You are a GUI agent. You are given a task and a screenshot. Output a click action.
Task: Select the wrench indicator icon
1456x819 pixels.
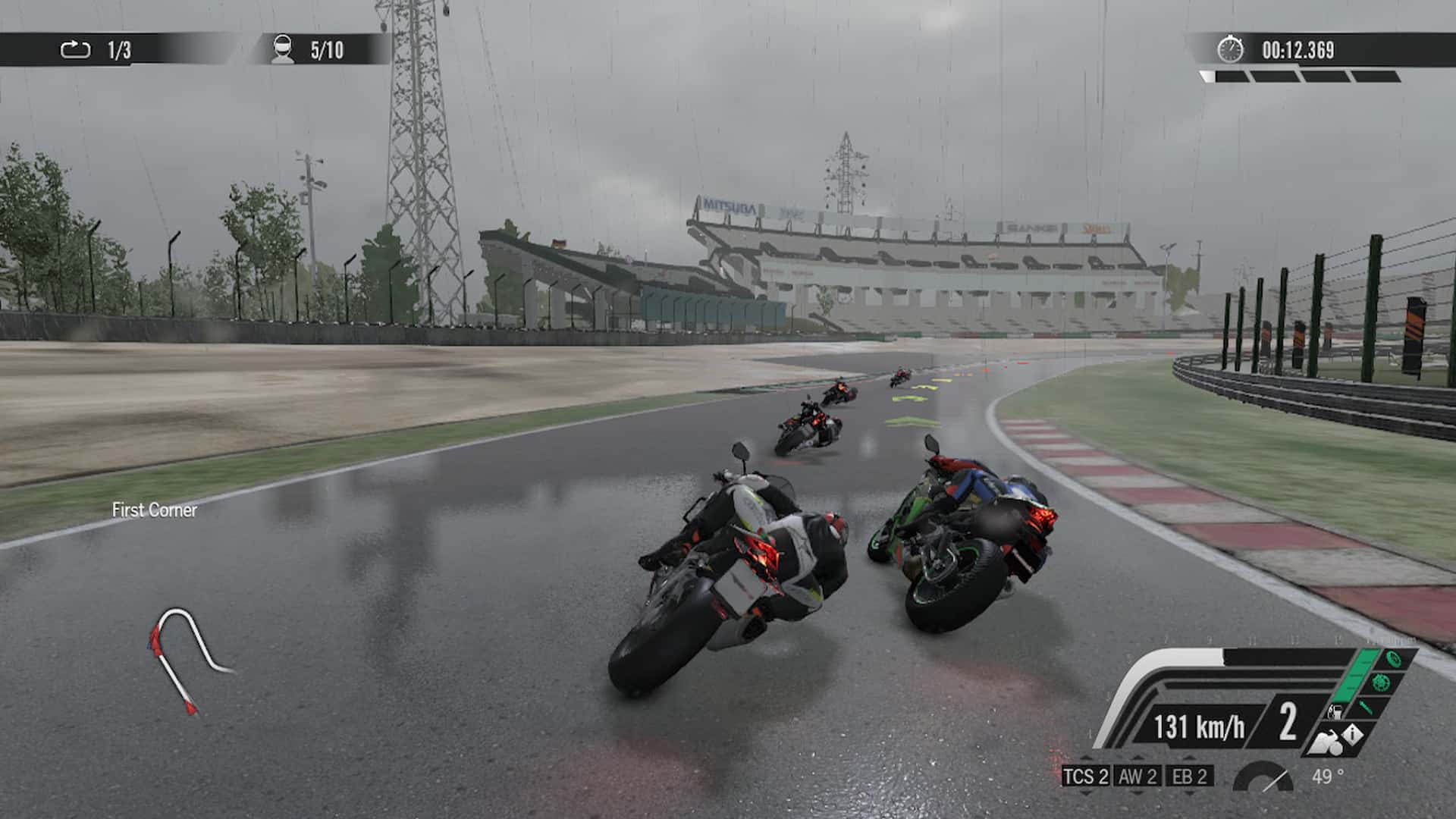click(x=1365, y=708)
